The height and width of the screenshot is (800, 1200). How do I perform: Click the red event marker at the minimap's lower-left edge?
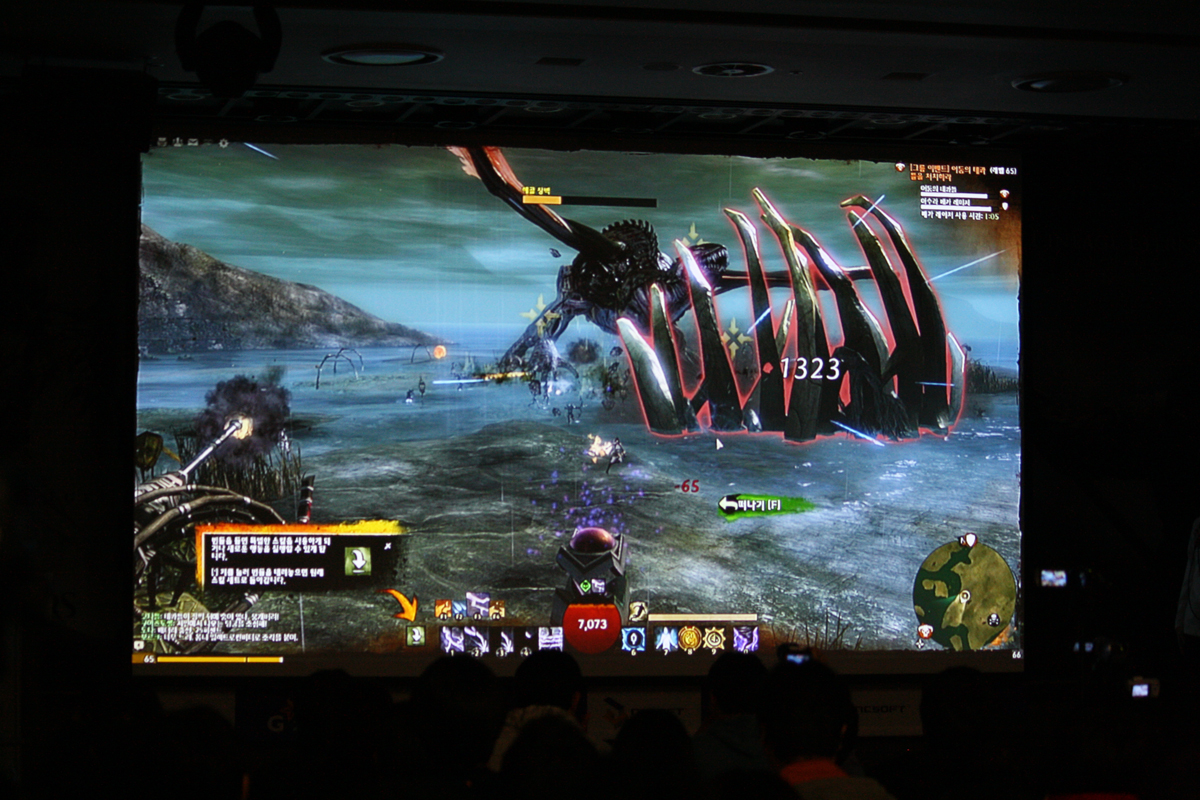coord(926,631)
